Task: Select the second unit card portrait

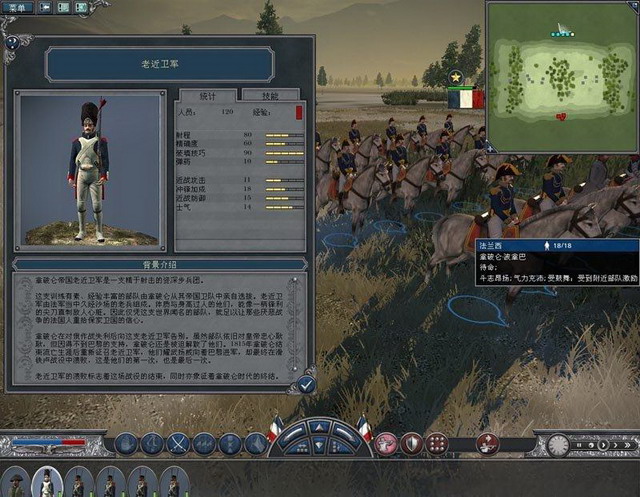Action: point(46,483)
